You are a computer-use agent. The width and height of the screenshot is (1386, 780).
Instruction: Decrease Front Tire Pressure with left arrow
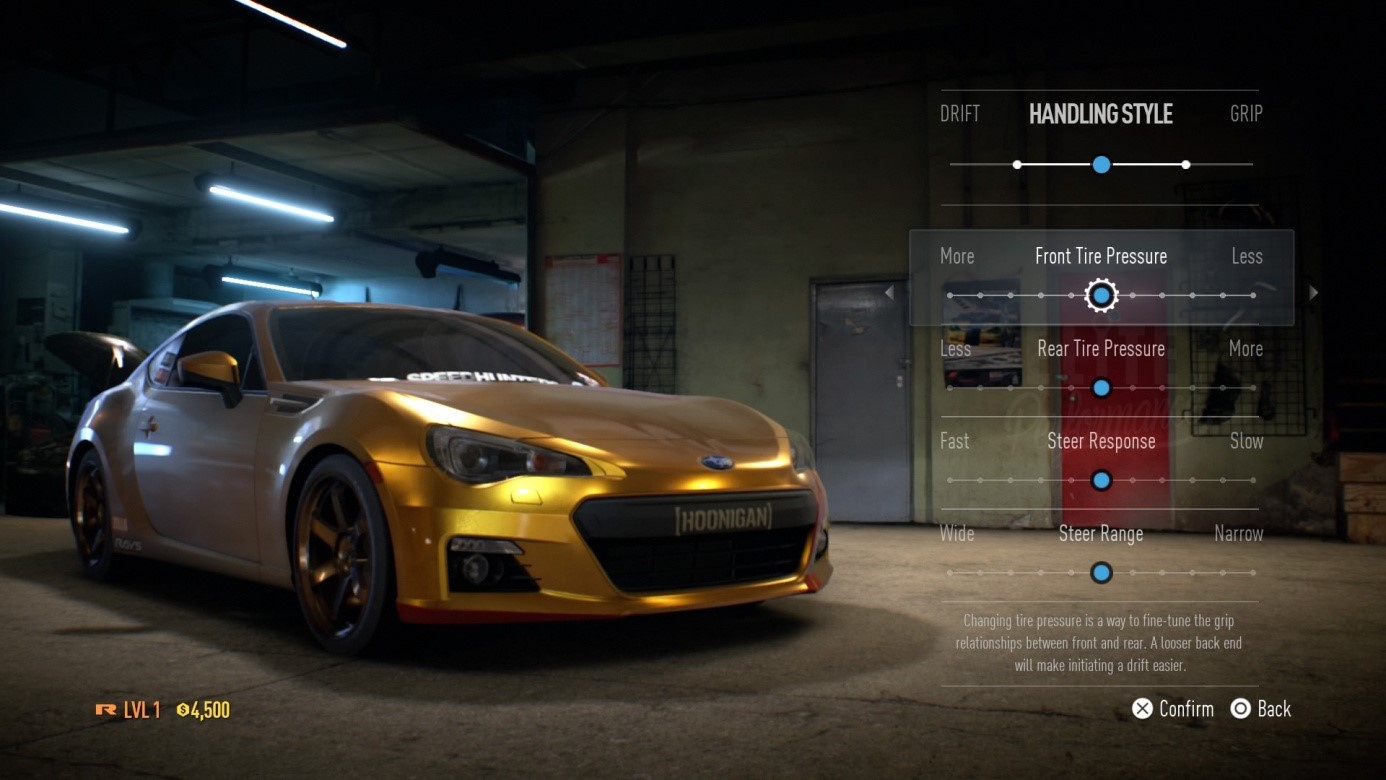(x=889, y=293)
